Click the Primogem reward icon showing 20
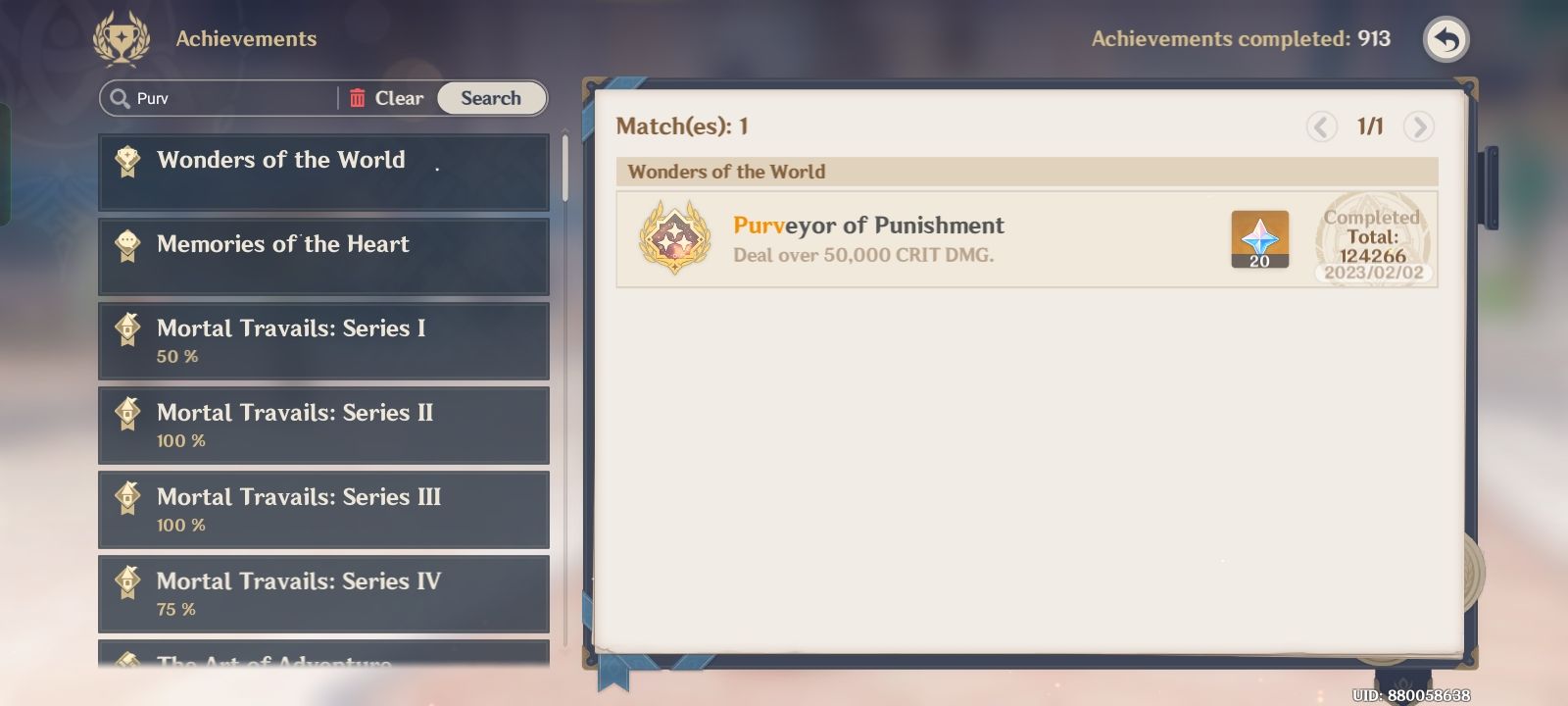Image resolution: width=1568 pixels, height=706 pixels. point(1259,238)
